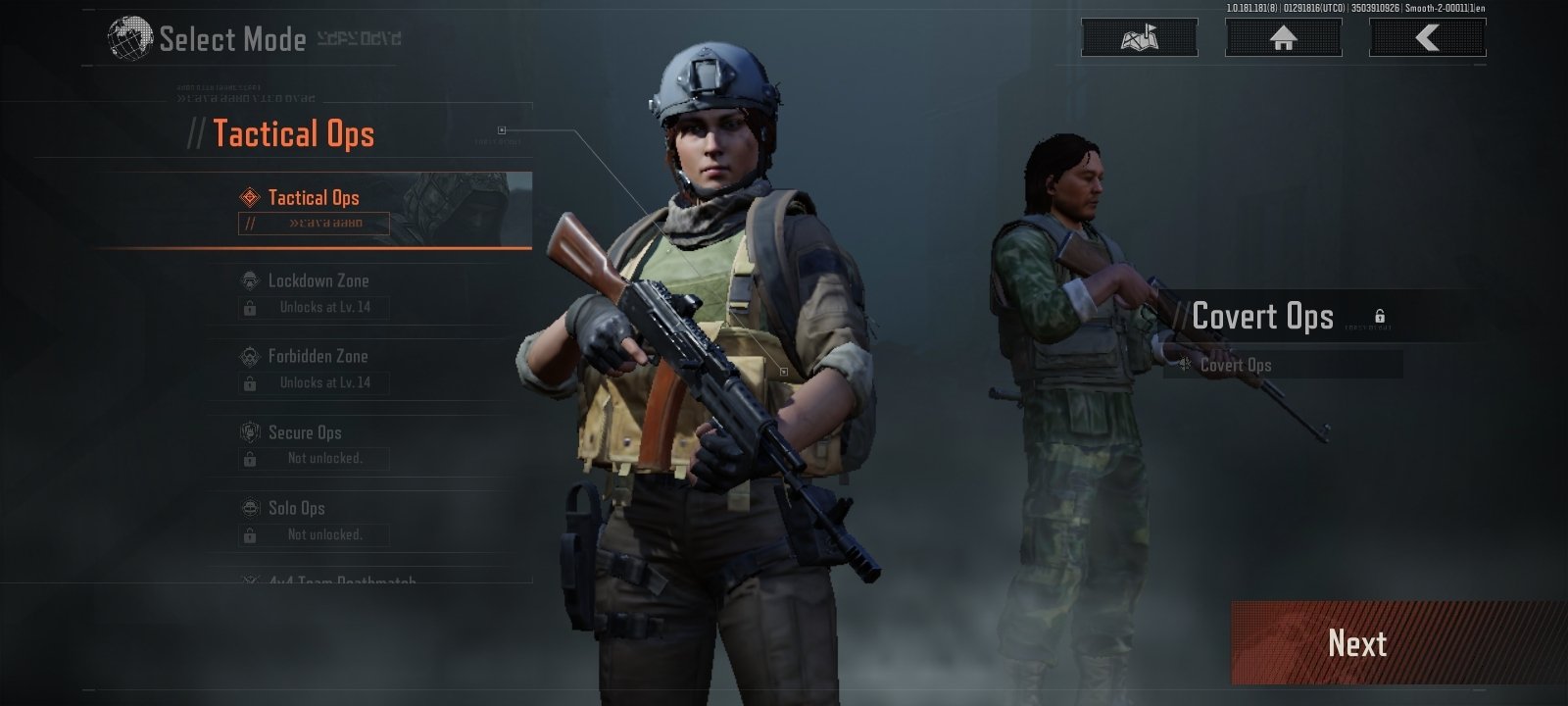This screenshot has height=706, width=1568.
Task: Choose the locked Lockdown Zone mode
Action: point(318,281)
